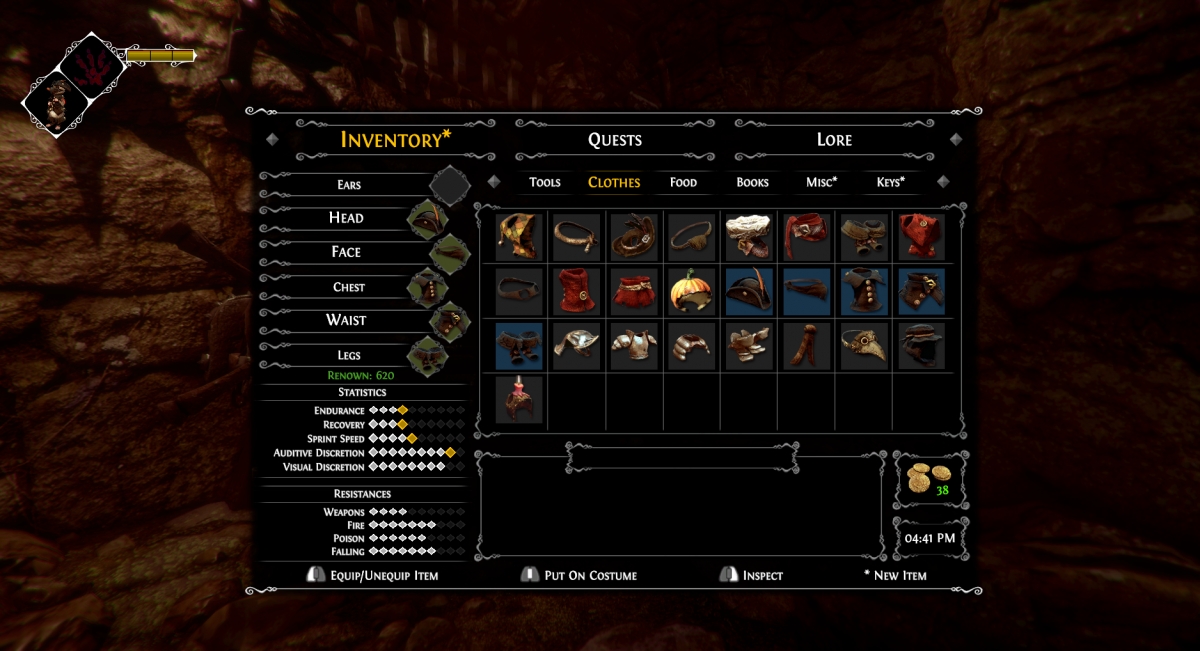Open the Books category
Screen dimensions: 1200x651
pyautogui.click(x=752, y=182)
